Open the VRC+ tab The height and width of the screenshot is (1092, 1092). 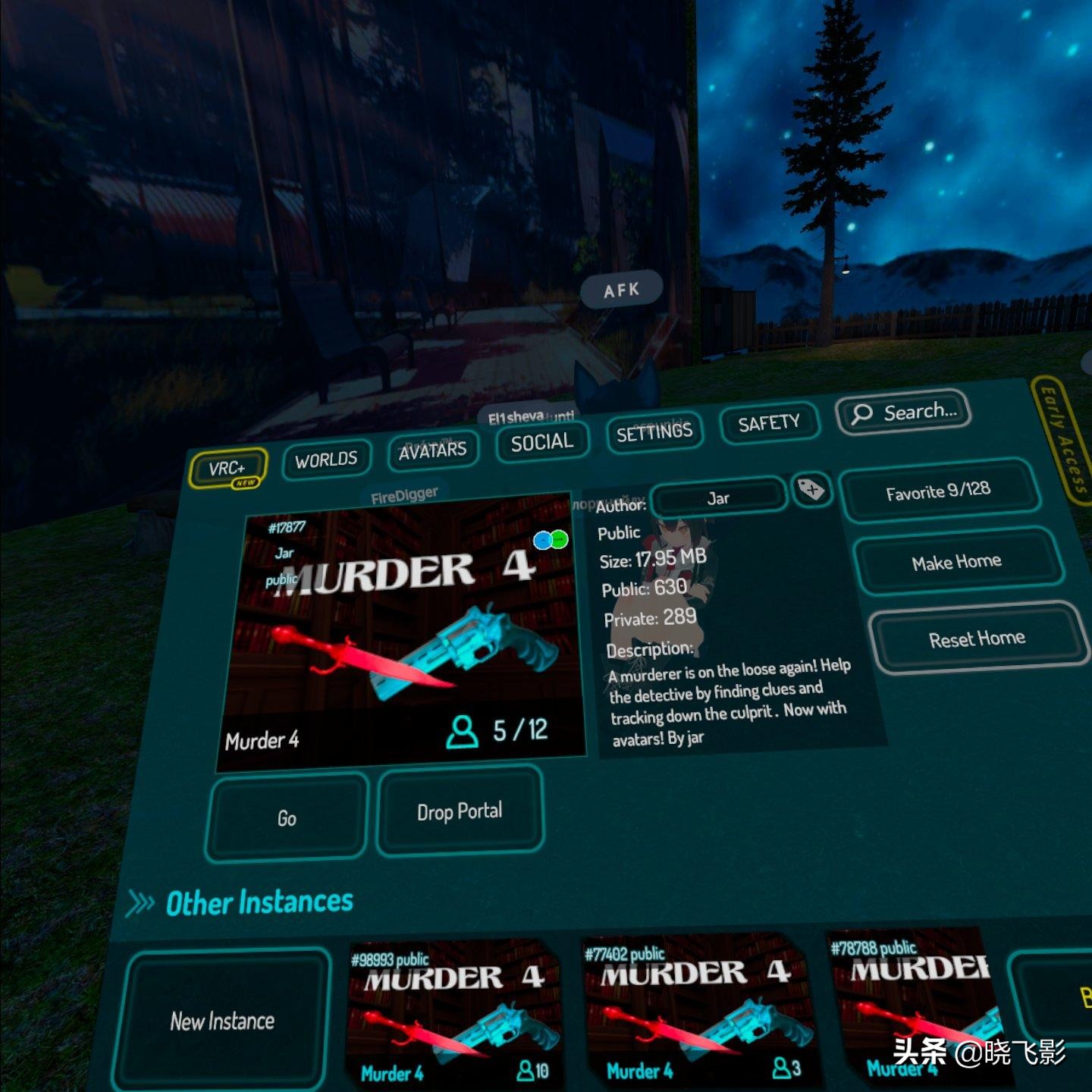(x=227, y=469)
